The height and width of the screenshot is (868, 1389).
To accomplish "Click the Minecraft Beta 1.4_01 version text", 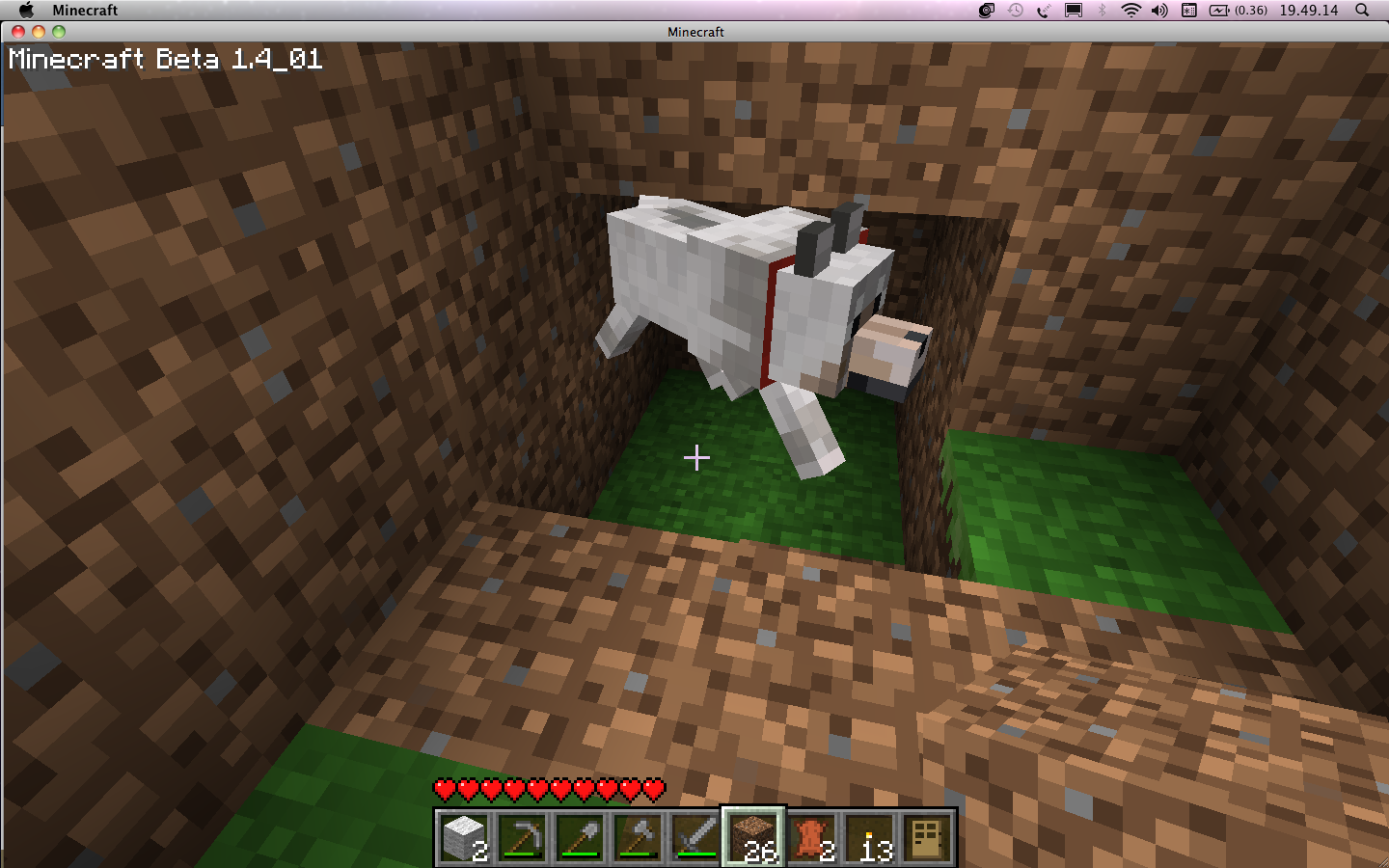I will (164, 60).
